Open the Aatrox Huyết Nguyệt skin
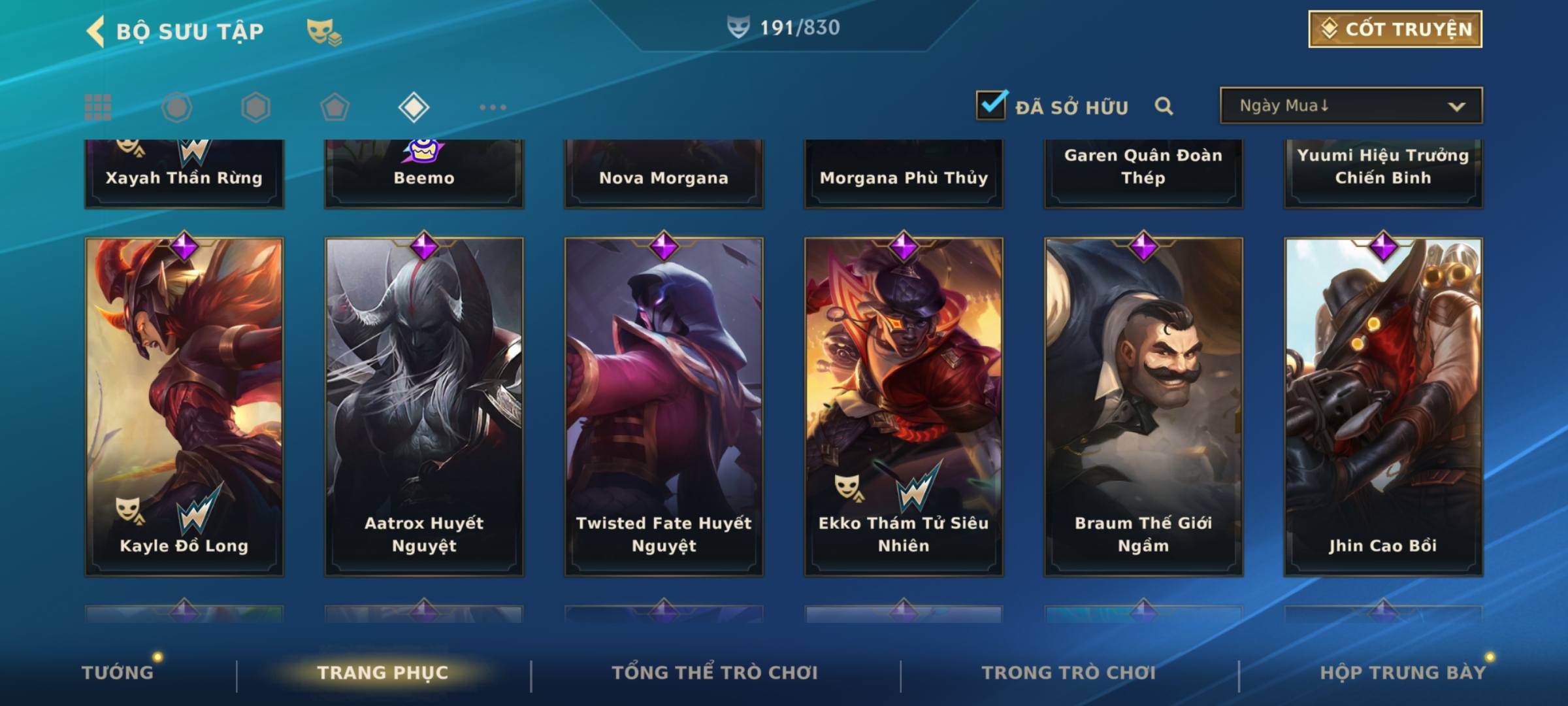The width and height of the screenshot is (1568, 706). (x=424, y=405)
